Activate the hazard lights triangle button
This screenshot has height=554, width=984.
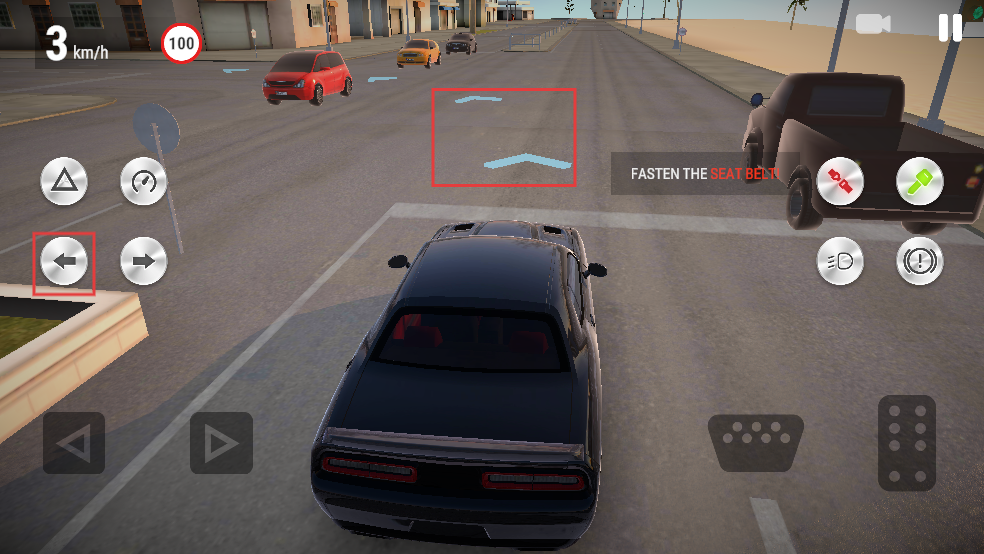[64, 182]
